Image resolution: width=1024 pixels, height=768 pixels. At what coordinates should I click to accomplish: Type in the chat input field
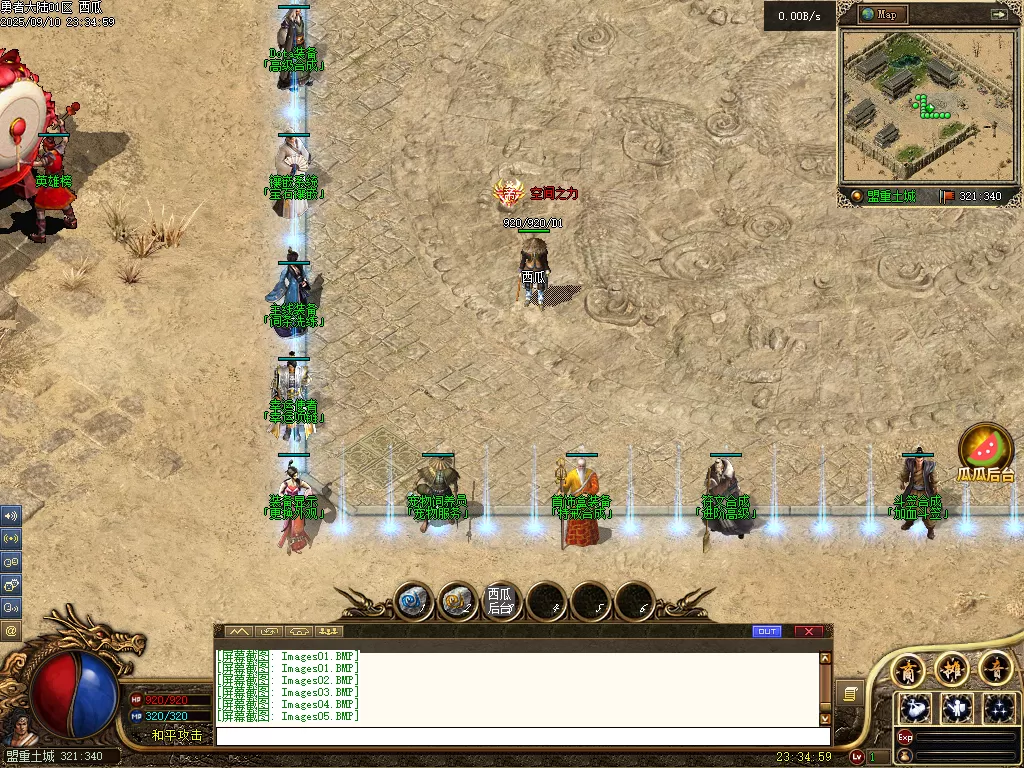click(520, 736)
